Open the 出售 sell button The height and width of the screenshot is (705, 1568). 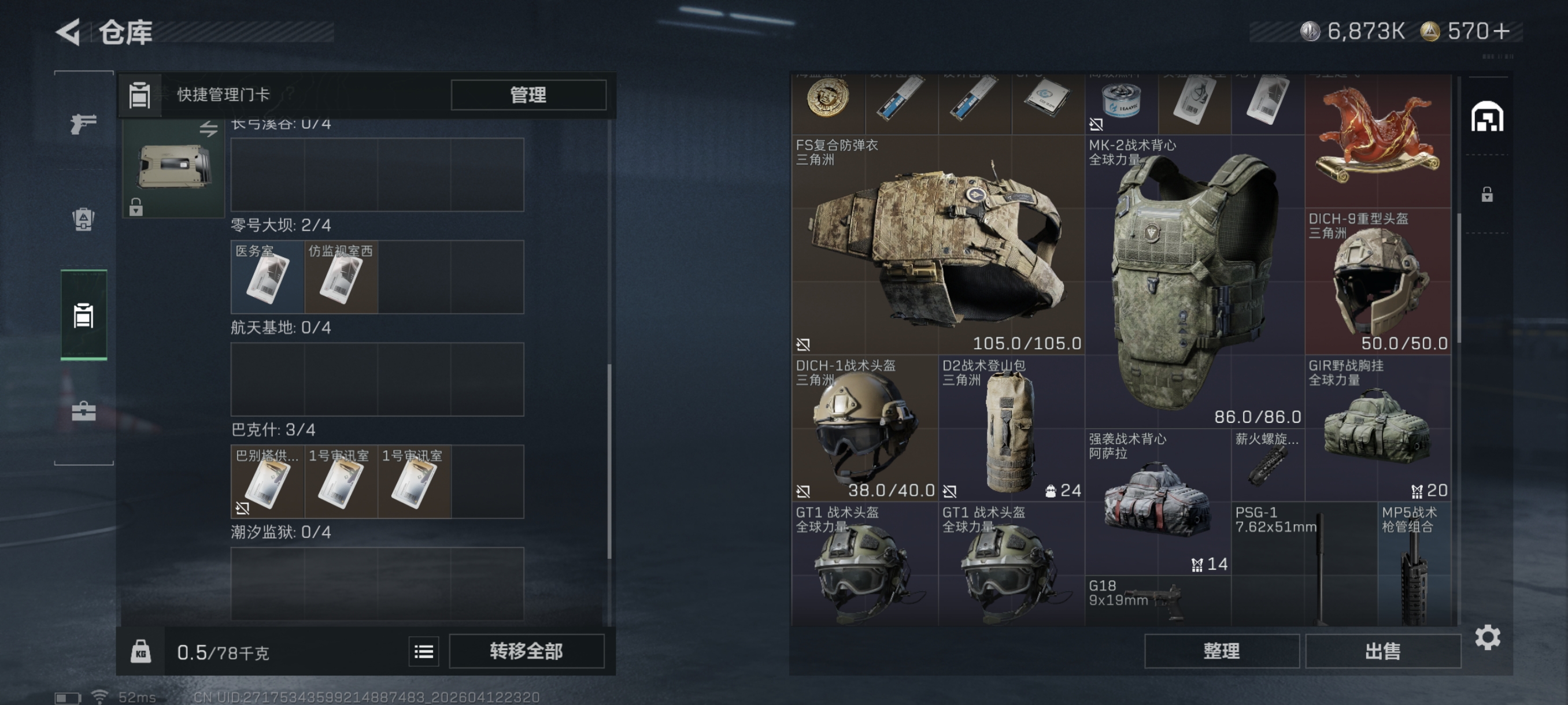tap(1382, 651)
